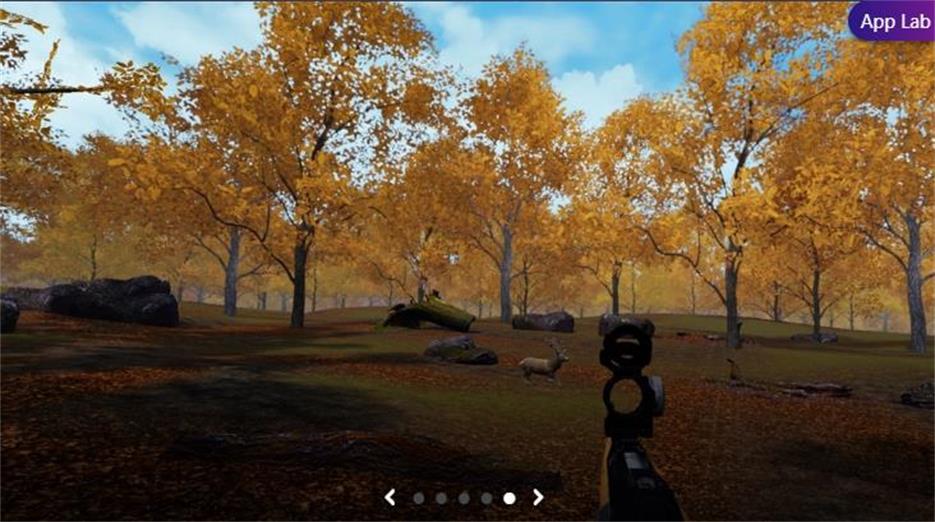935x522 pixels.
Task: Open the App Lab badge
Action: pos(891,21)
